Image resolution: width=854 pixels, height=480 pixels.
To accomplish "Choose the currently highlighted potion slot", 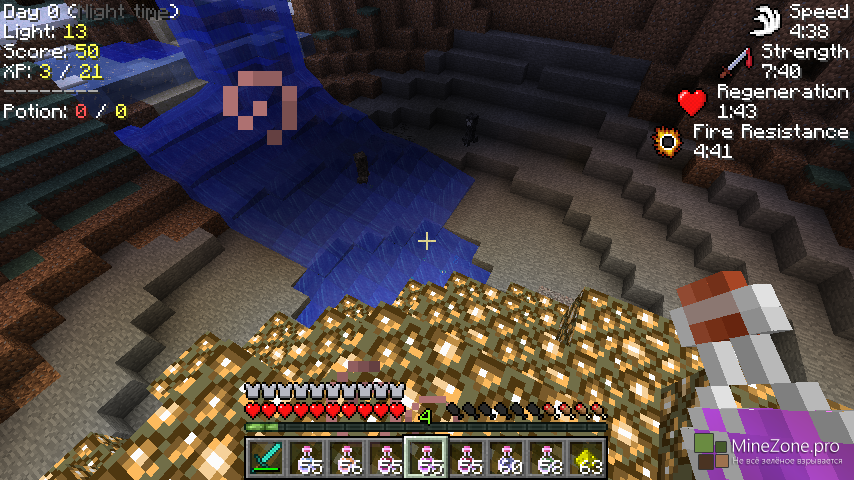I will (x=425, y=458).
